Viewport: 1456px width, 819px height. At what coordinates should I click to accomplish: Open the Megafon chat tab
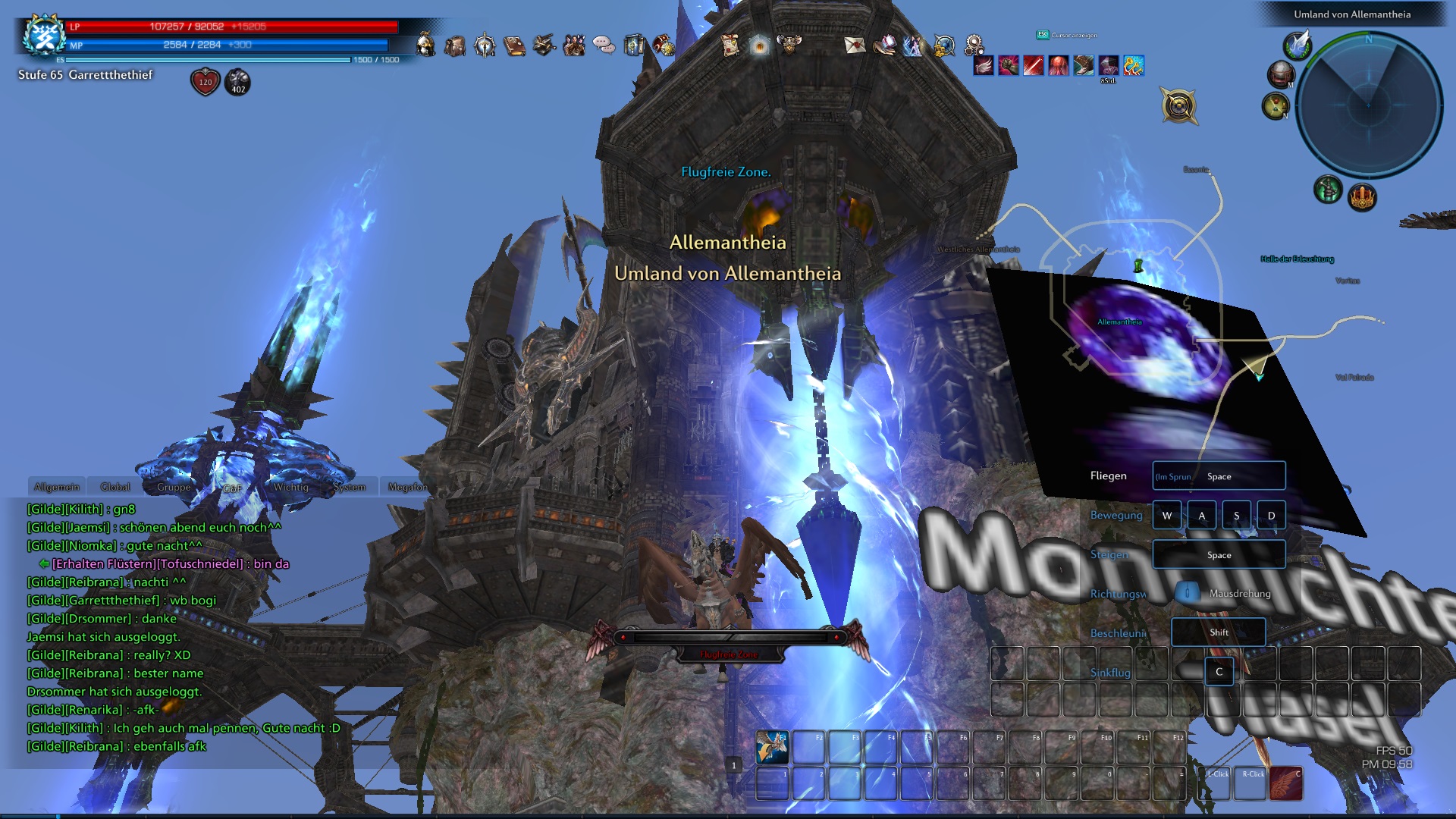click(x=408, y=487)
